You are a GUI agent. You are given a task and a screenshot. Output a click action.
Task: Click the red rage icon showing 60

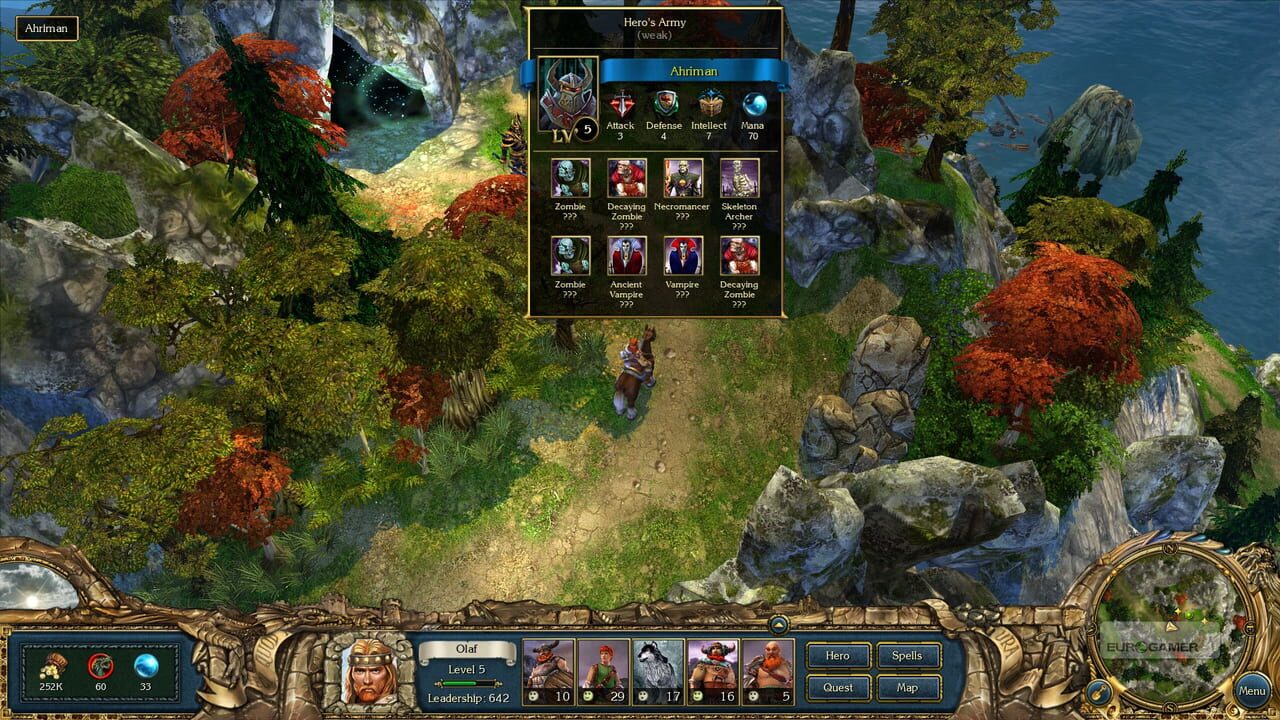pos(101,665)
